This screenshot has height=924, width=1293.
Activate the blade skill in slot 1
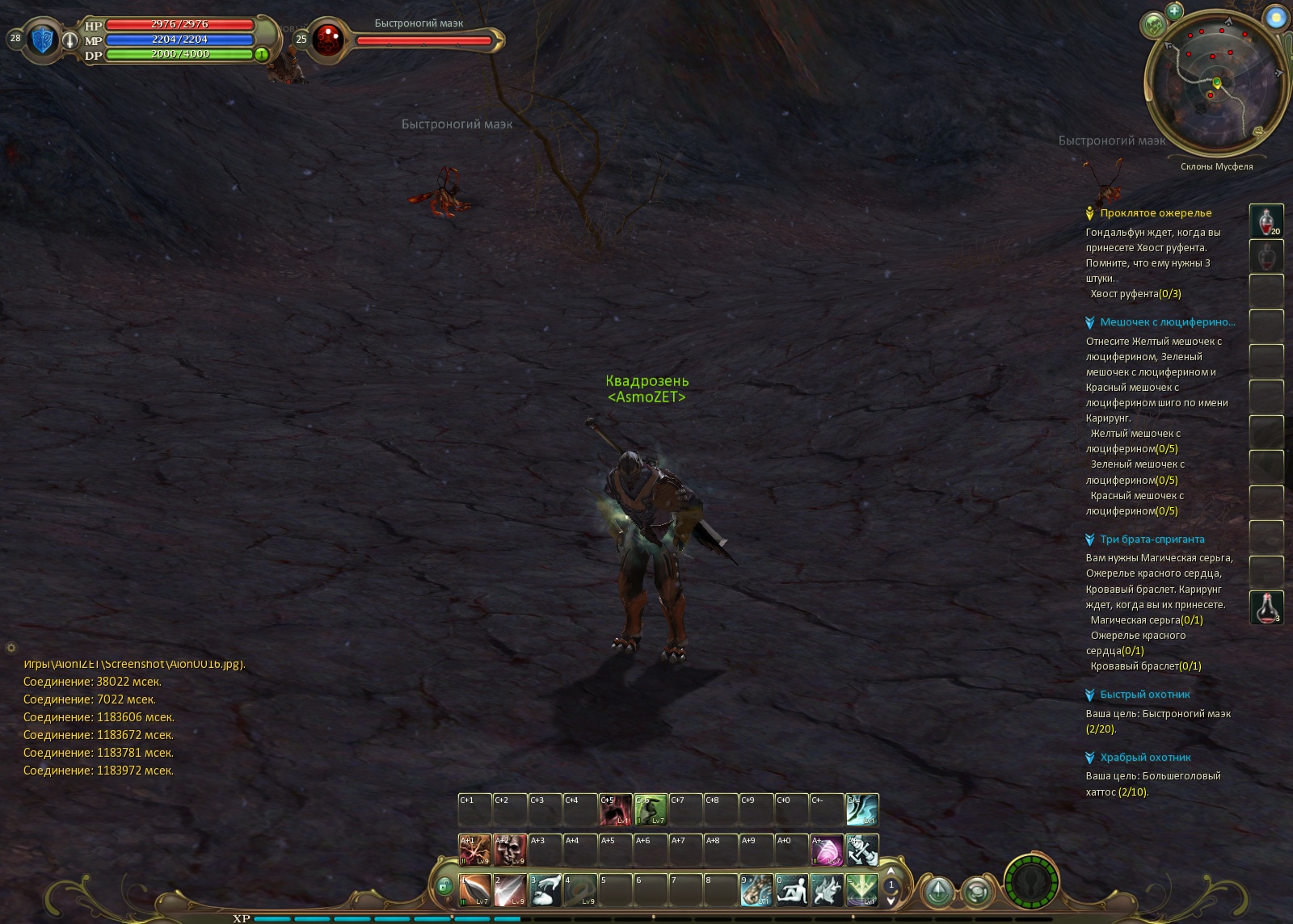[x=475, y=890]
